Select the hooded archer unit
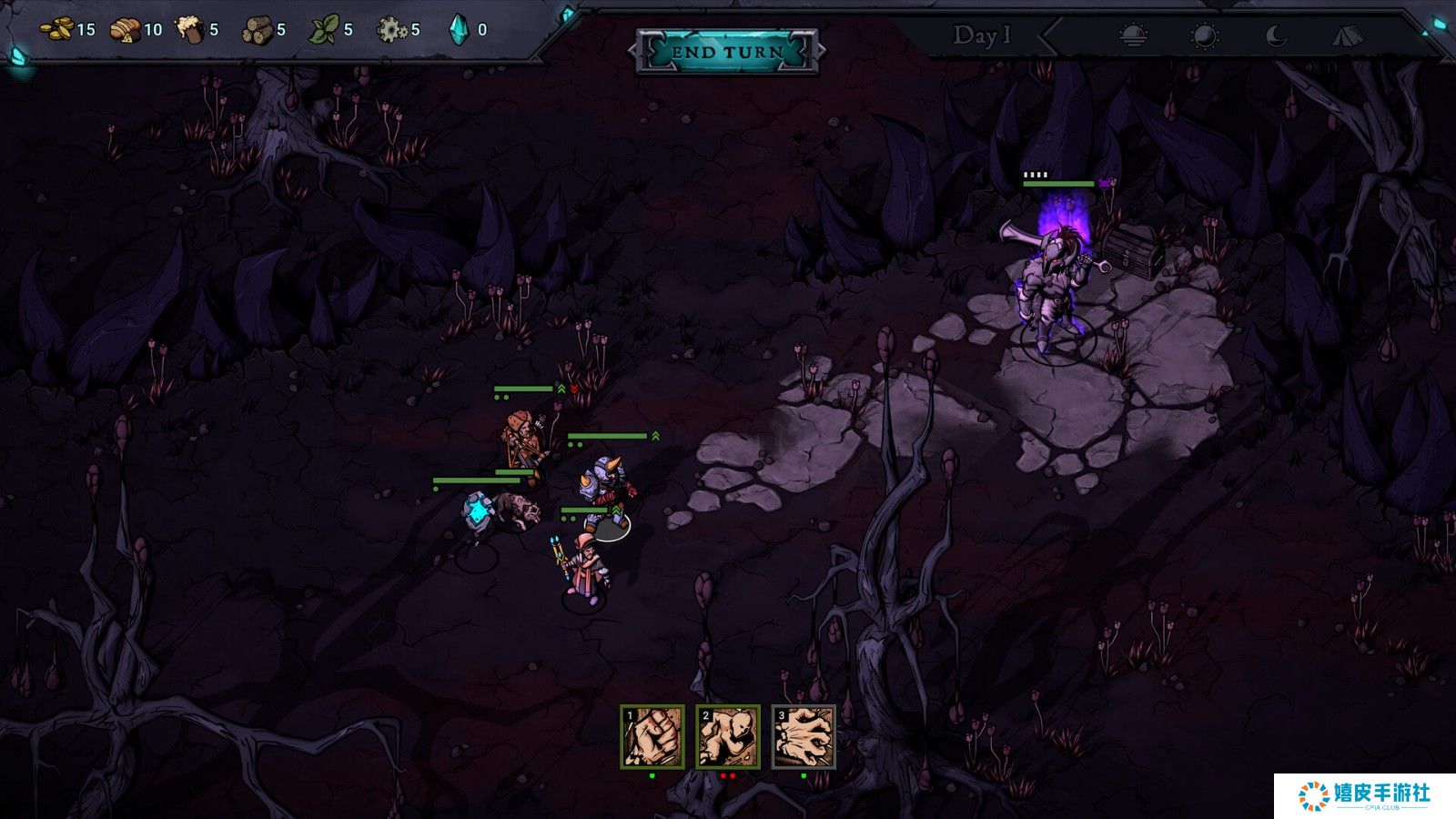1456x819 pixels. click(x=523, y=441)
